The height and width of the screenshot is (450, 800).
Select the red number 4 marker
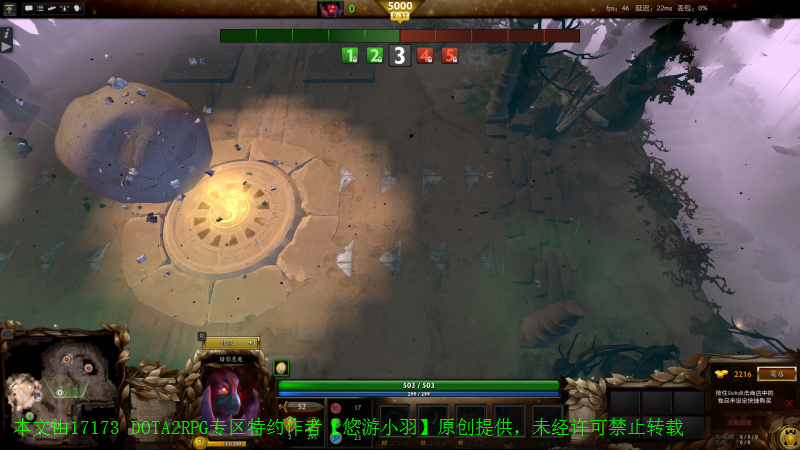tap(425, 56)
